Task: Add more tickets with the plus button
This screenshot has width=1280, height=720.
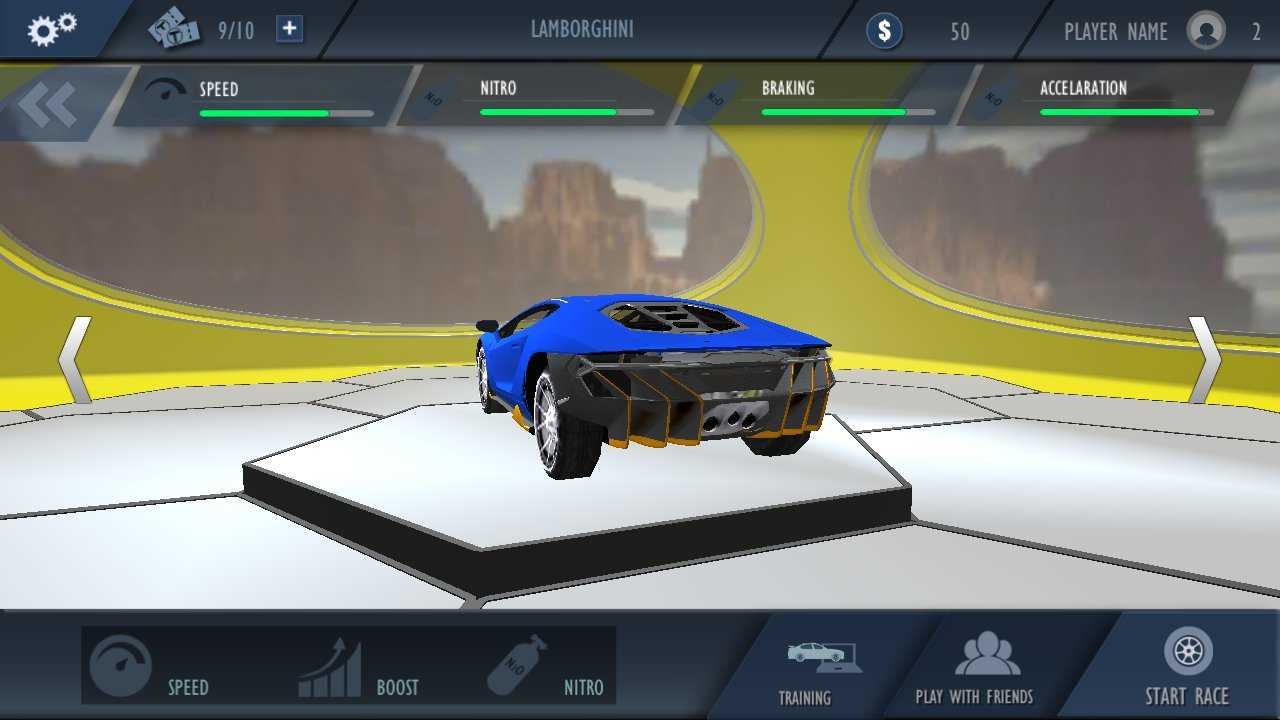Action: (x=289, y=29)
